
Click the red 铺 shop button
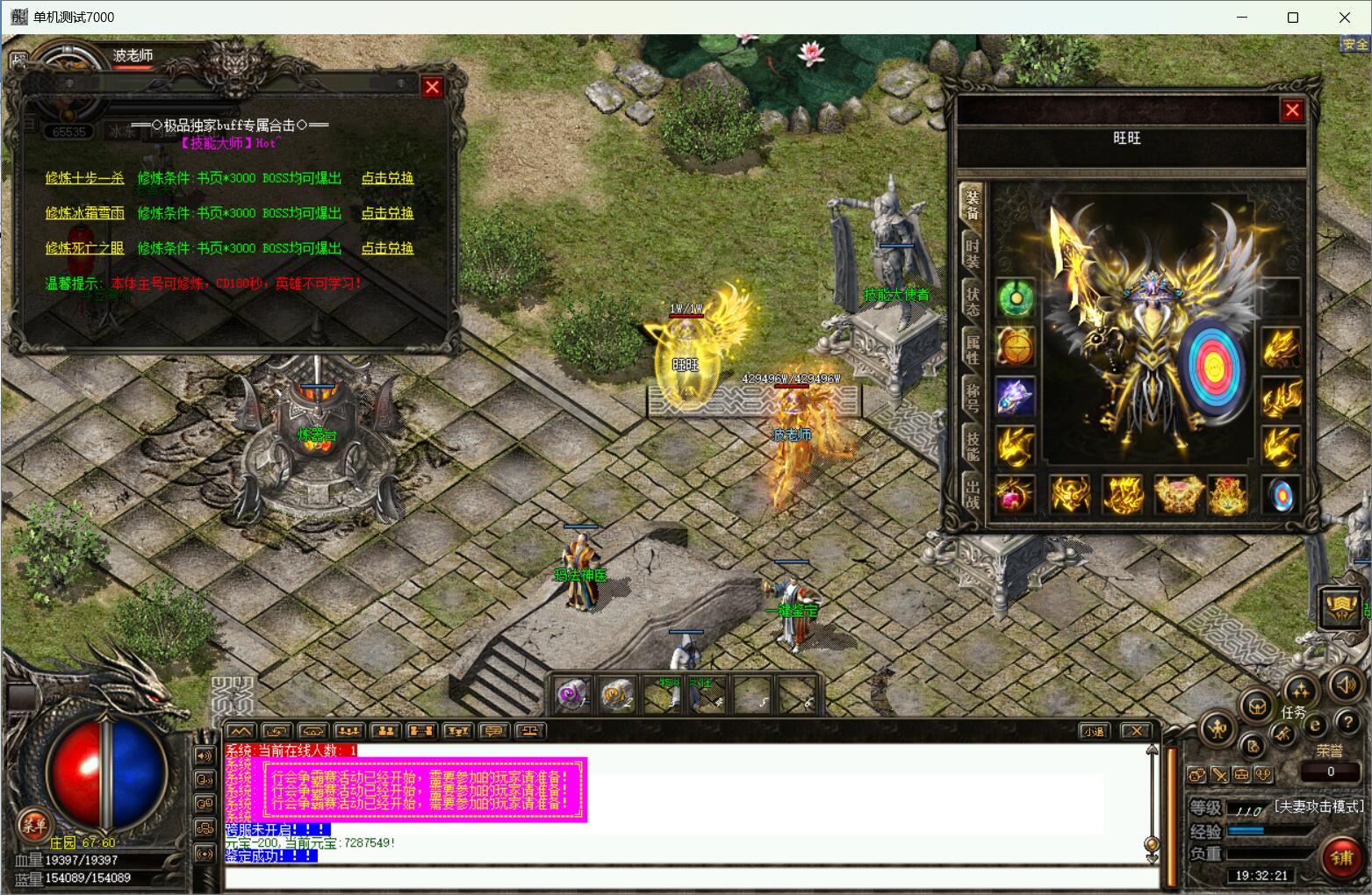point(1340,857)
